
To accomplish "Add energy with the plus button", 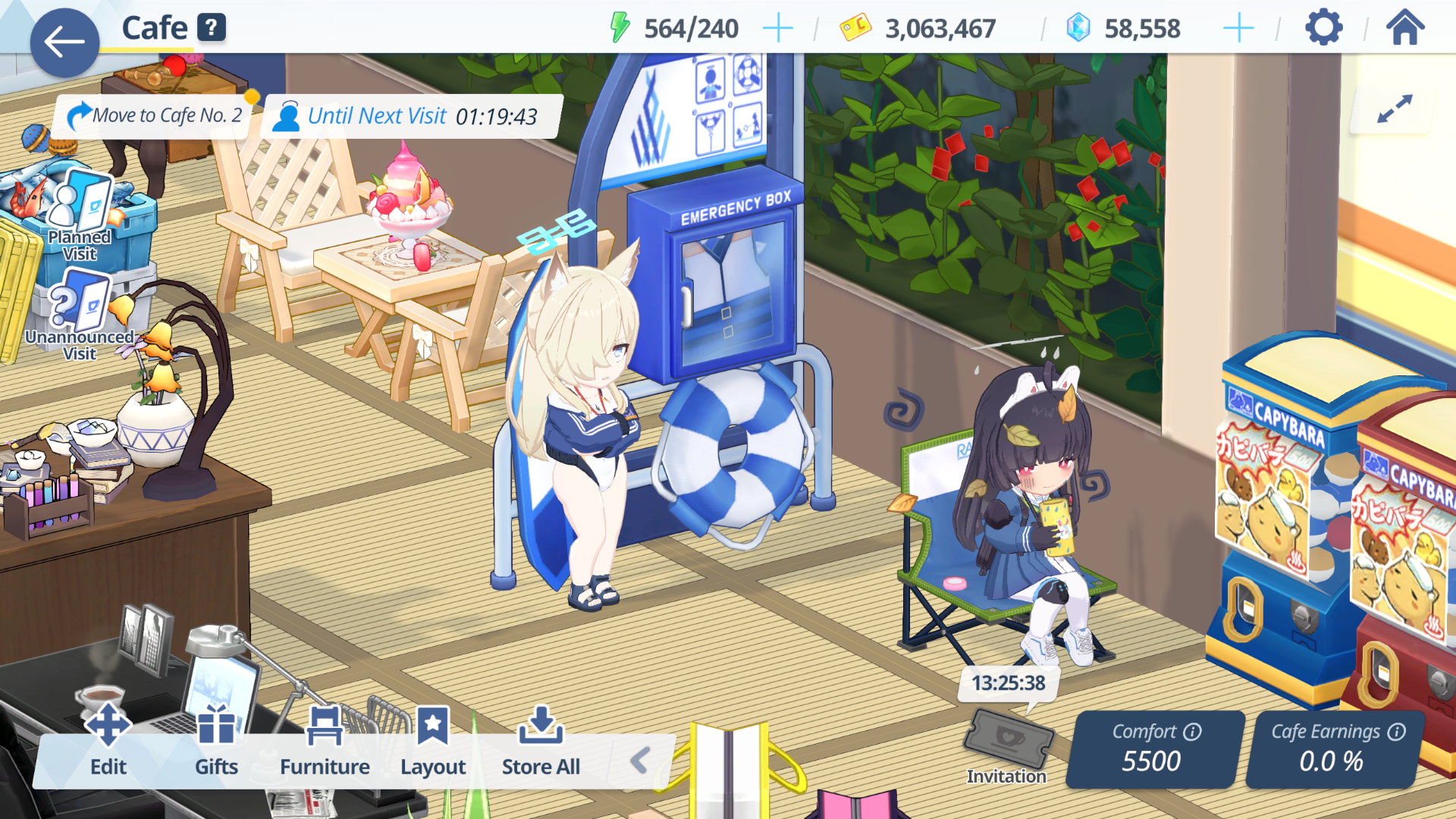I will [x=777, y=29].
